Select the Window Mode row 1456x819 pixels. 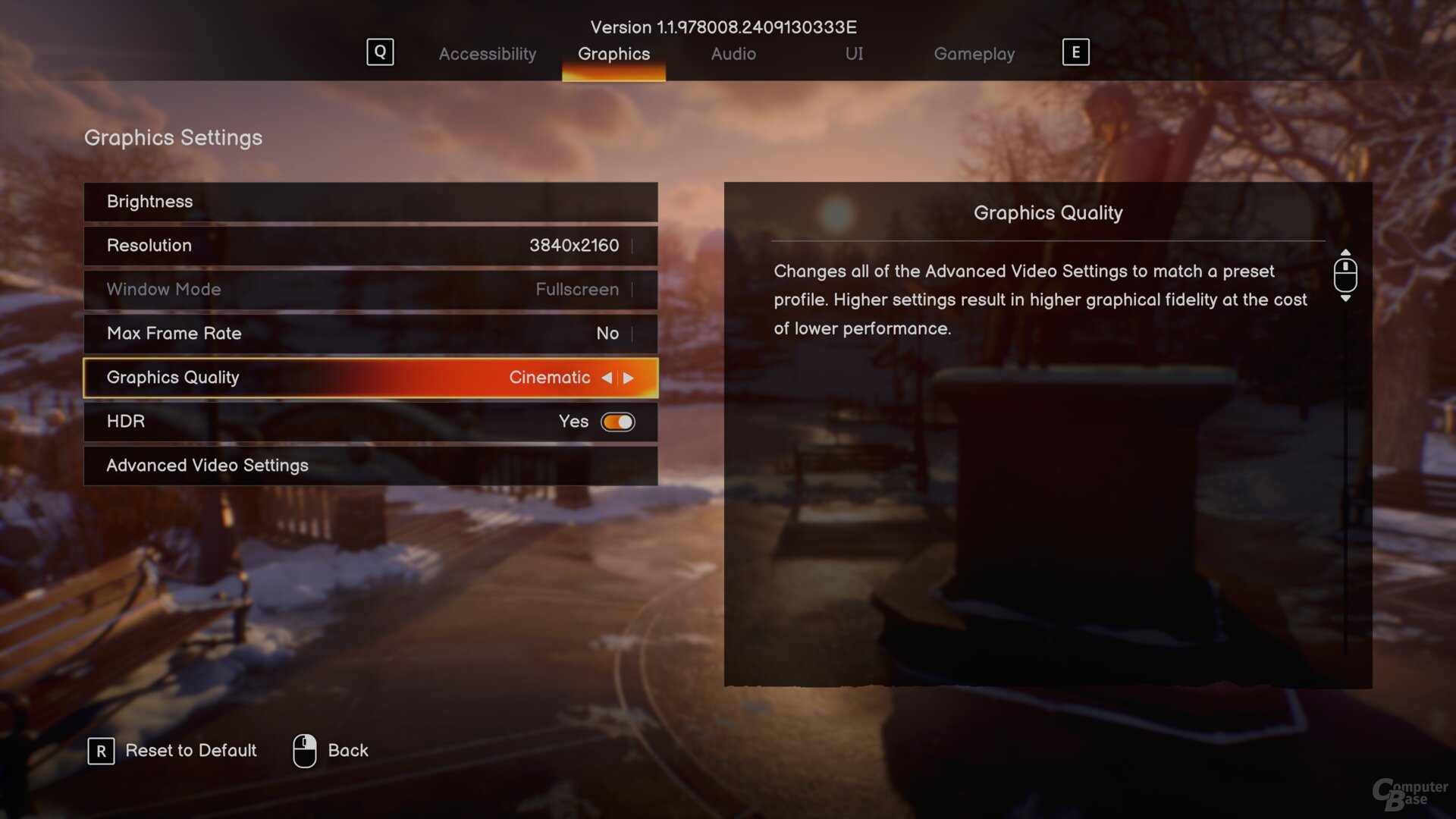point(370,290)
